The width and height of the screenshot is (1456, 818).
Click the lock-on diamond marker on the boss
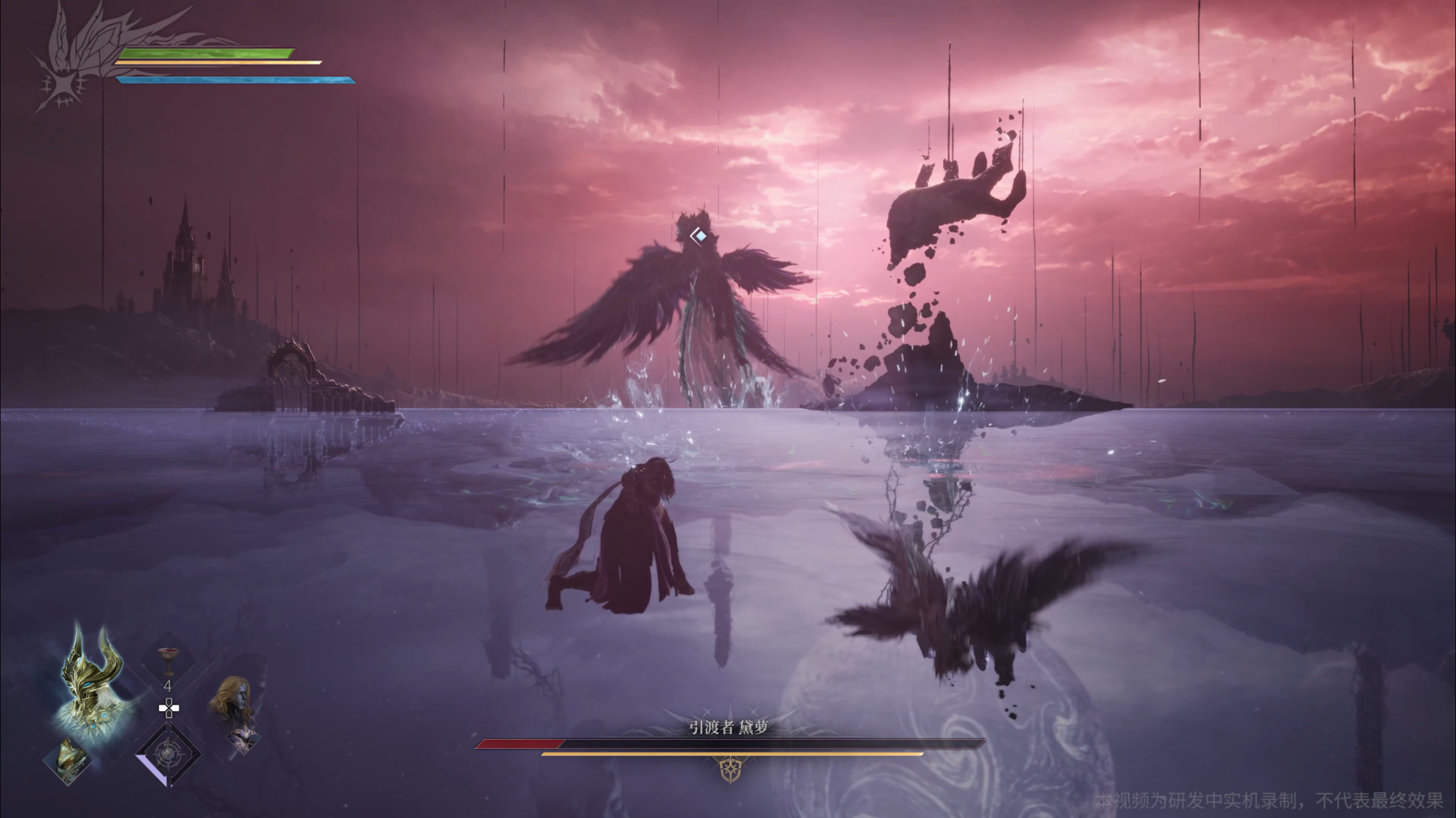[x=701, y=235]
